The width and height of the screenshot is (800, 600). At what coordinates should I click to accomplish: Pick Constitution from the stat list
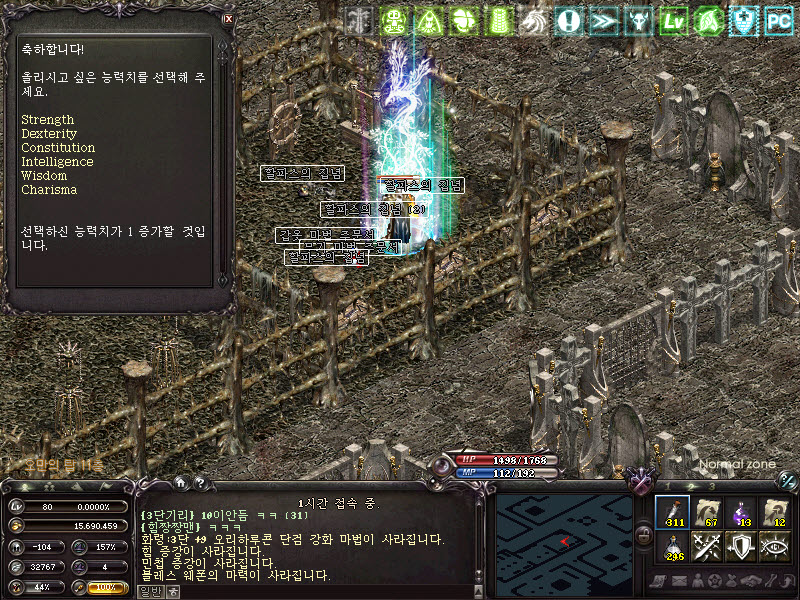58,148
